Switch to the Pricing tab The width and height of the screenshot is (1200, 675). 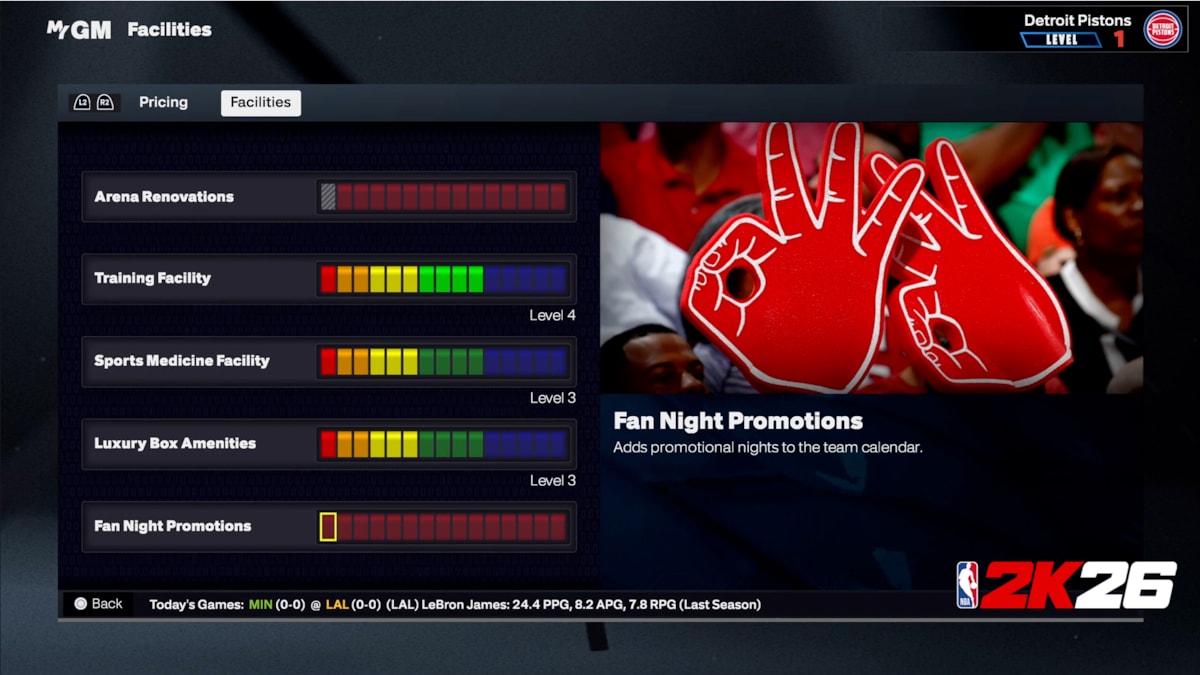tap(163, 102)
